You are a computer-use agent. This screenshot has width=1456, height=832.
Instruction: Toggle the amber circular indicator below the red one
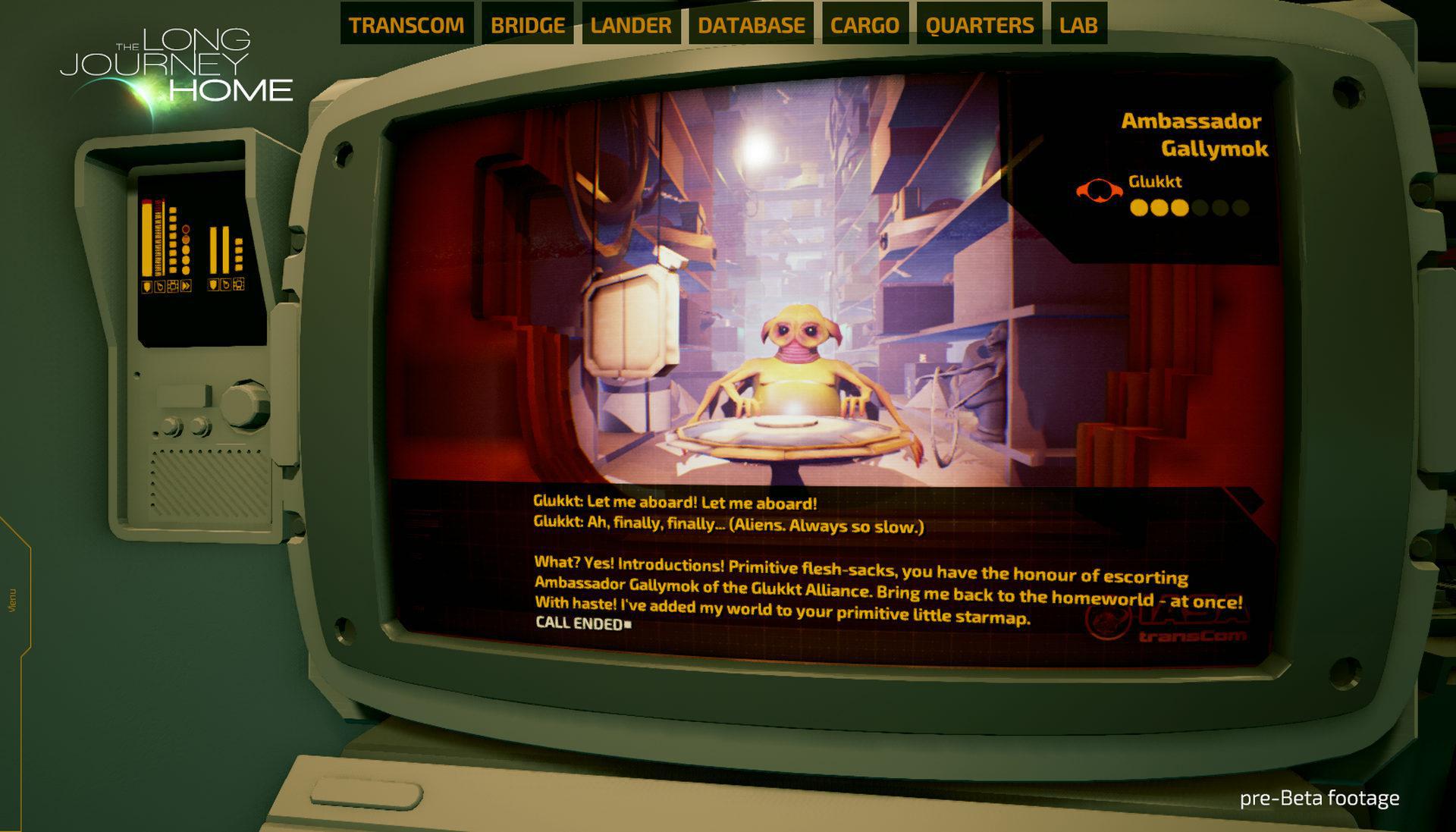click(186, 240)
